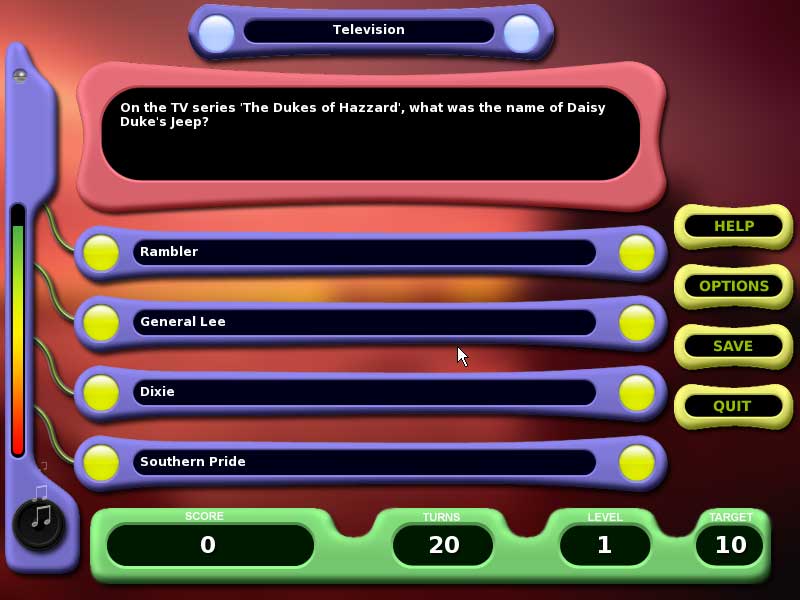Viewport: 800px width, 600px height.
Task: Answer with 'Southern Pride'
Action: click(364, 462)
